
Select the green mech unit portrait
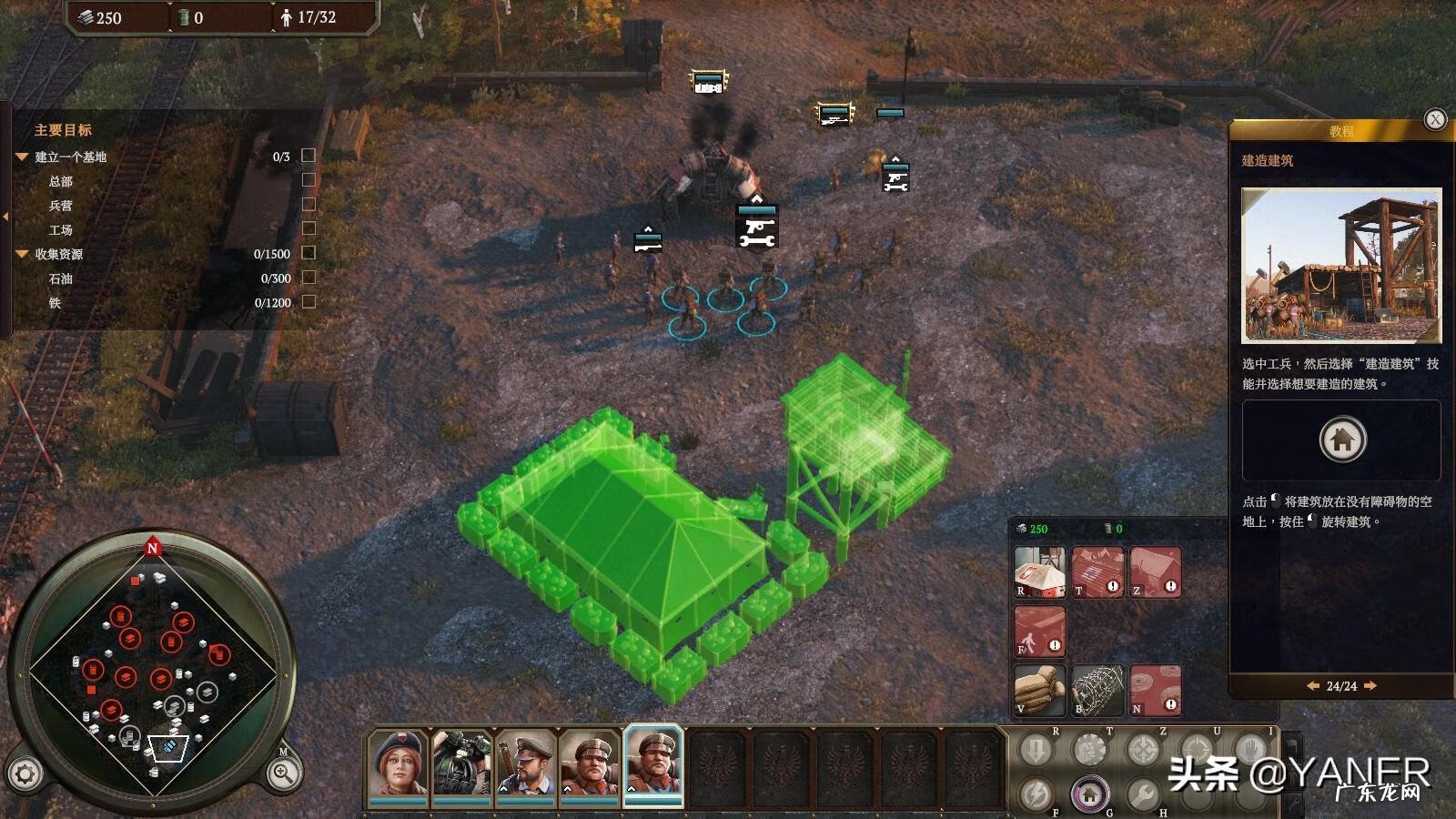tap(461, 764)
